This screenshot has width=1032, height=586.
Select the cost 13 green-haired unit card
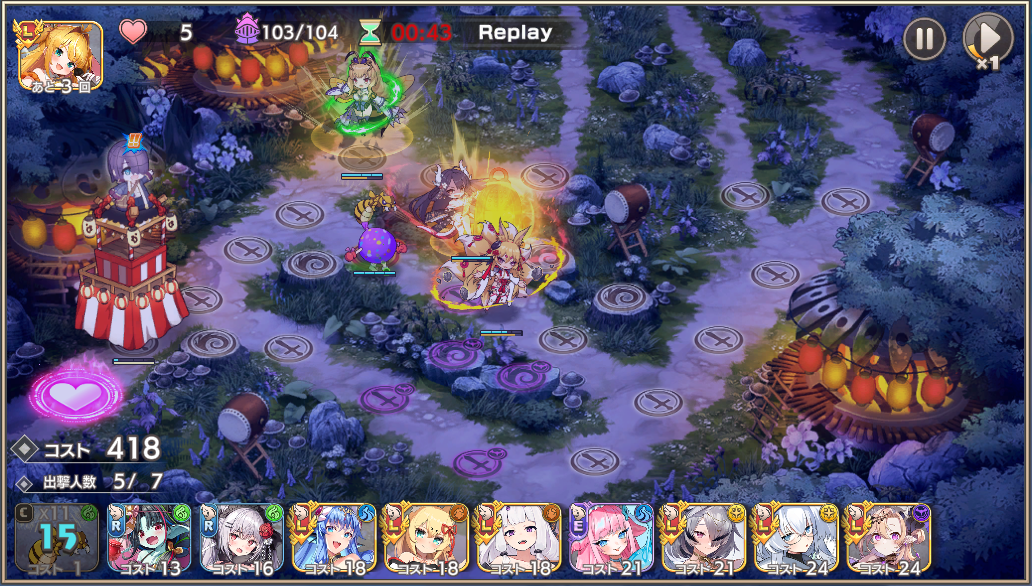(x=148, y=539)
